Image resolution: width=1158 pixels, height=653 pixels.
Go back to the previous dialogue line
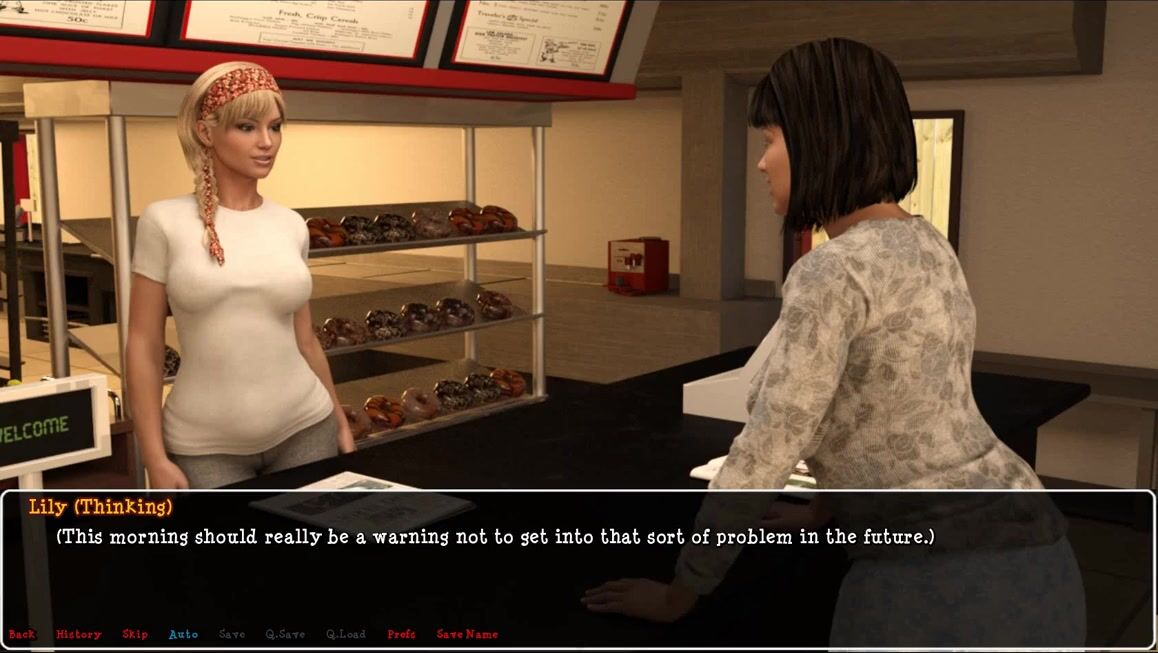21,634
